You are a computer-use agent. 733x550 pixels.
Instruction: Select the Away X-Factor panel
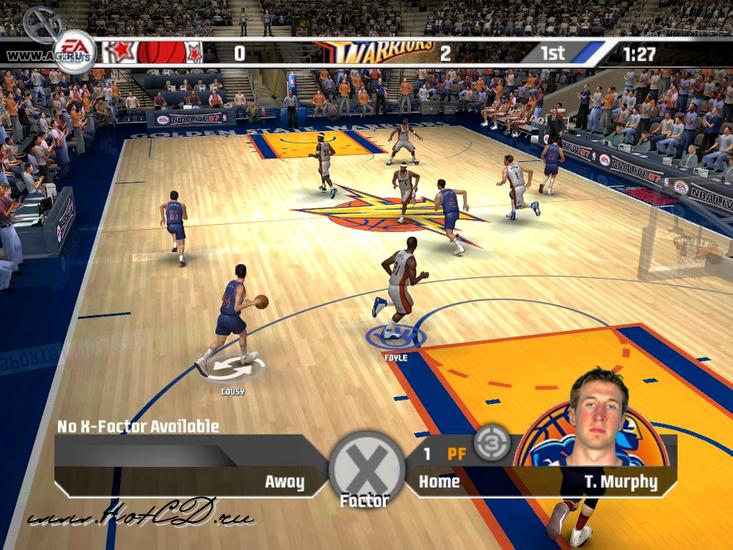[190, 467]
